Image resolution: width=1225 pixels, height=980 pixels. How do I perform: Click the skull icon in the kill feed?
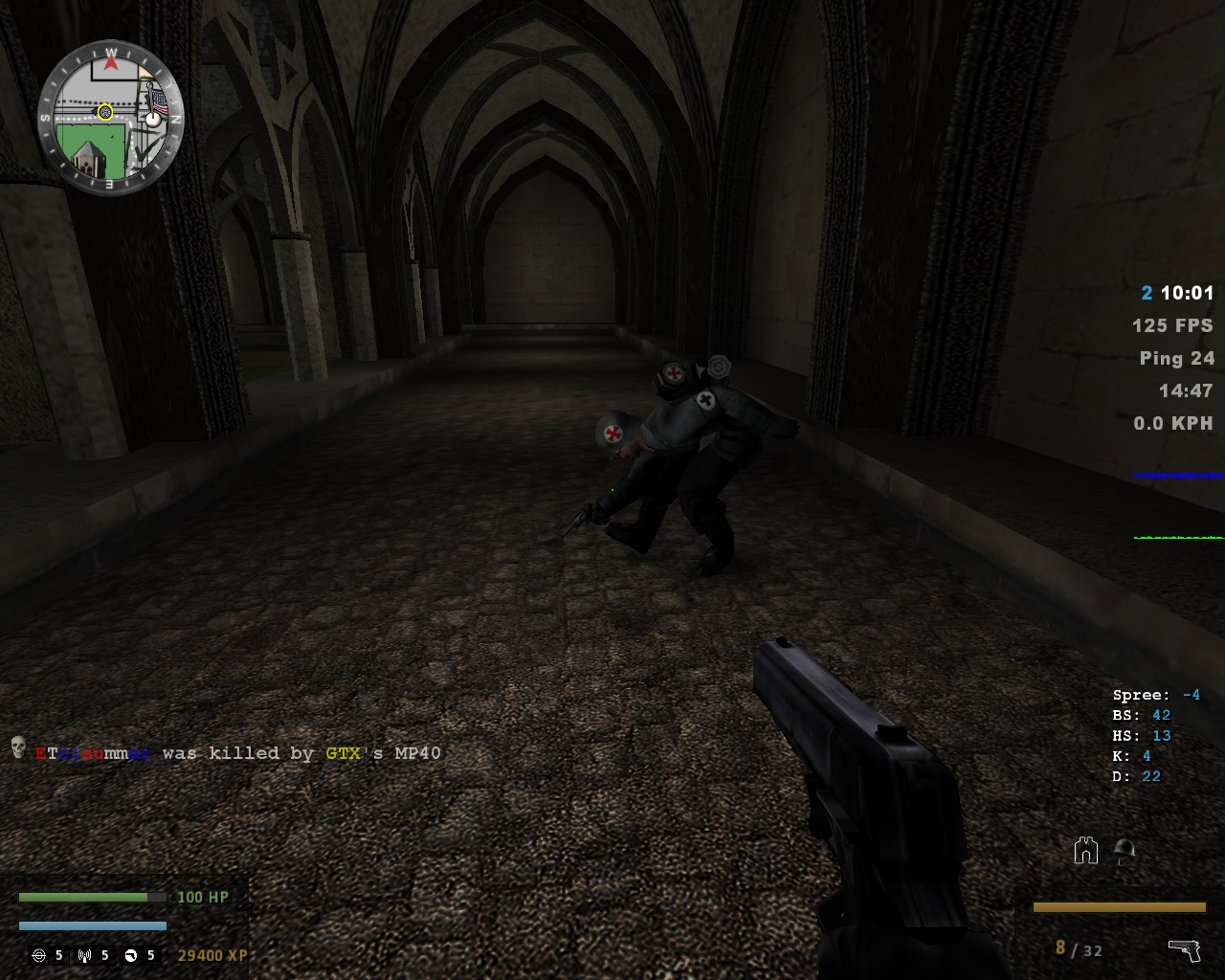point(18,747)
